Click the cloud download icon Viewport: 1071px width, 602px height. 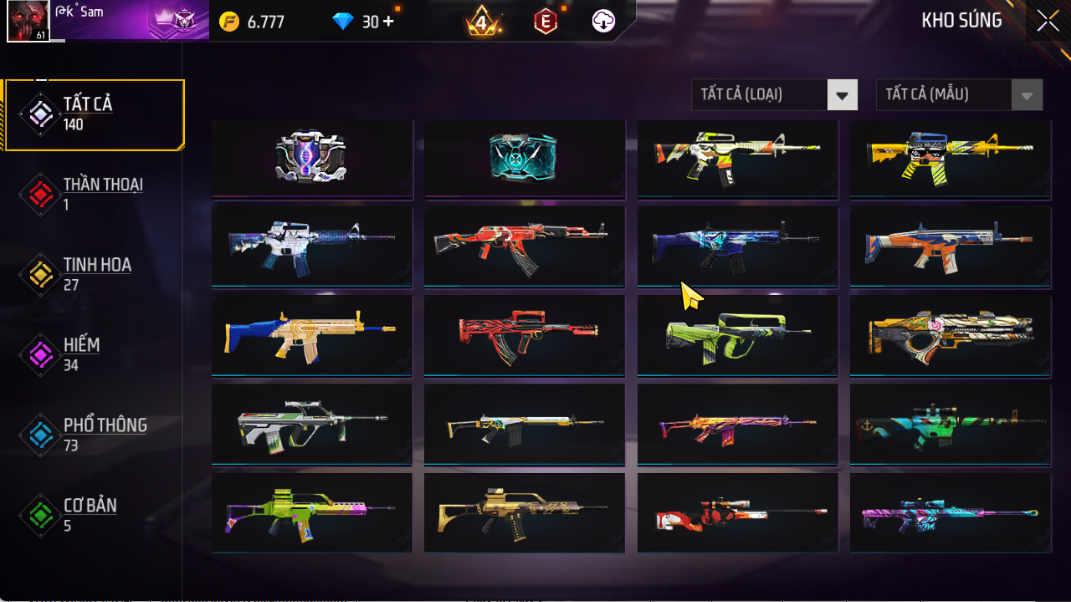(603, 21)
